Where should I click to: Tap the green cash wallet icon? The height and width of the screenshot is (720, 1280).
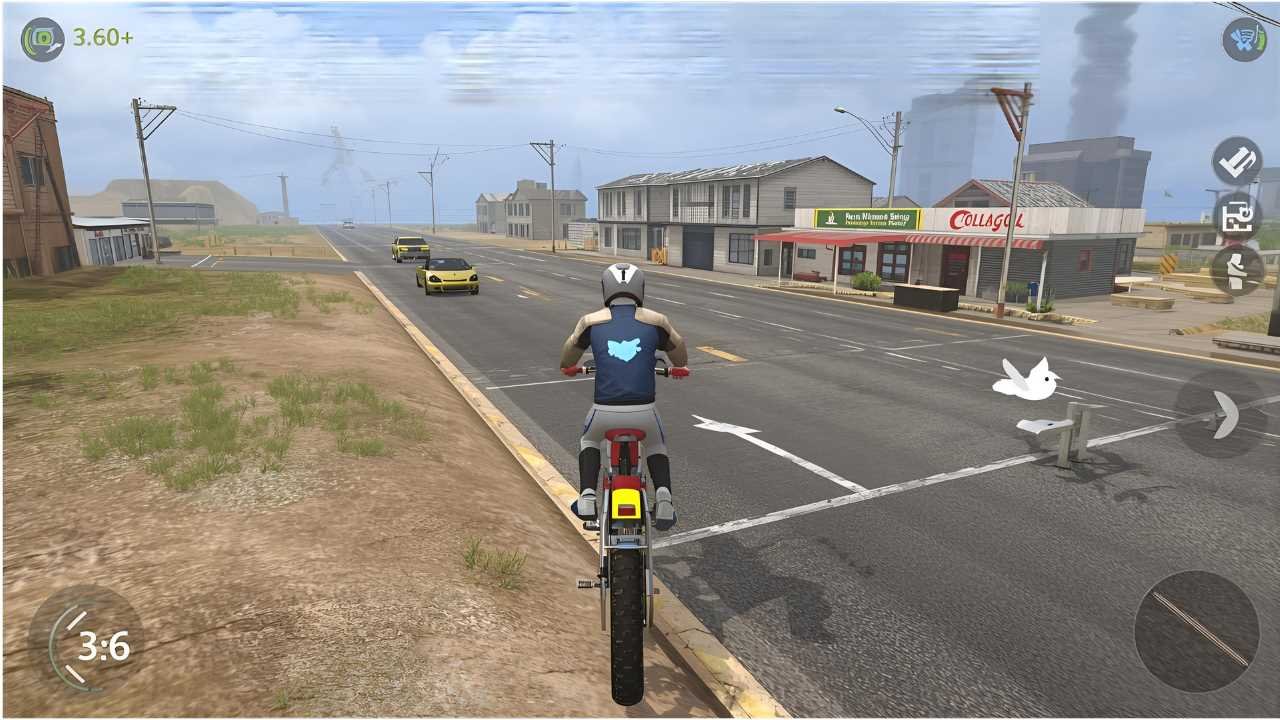coord(40,40)
